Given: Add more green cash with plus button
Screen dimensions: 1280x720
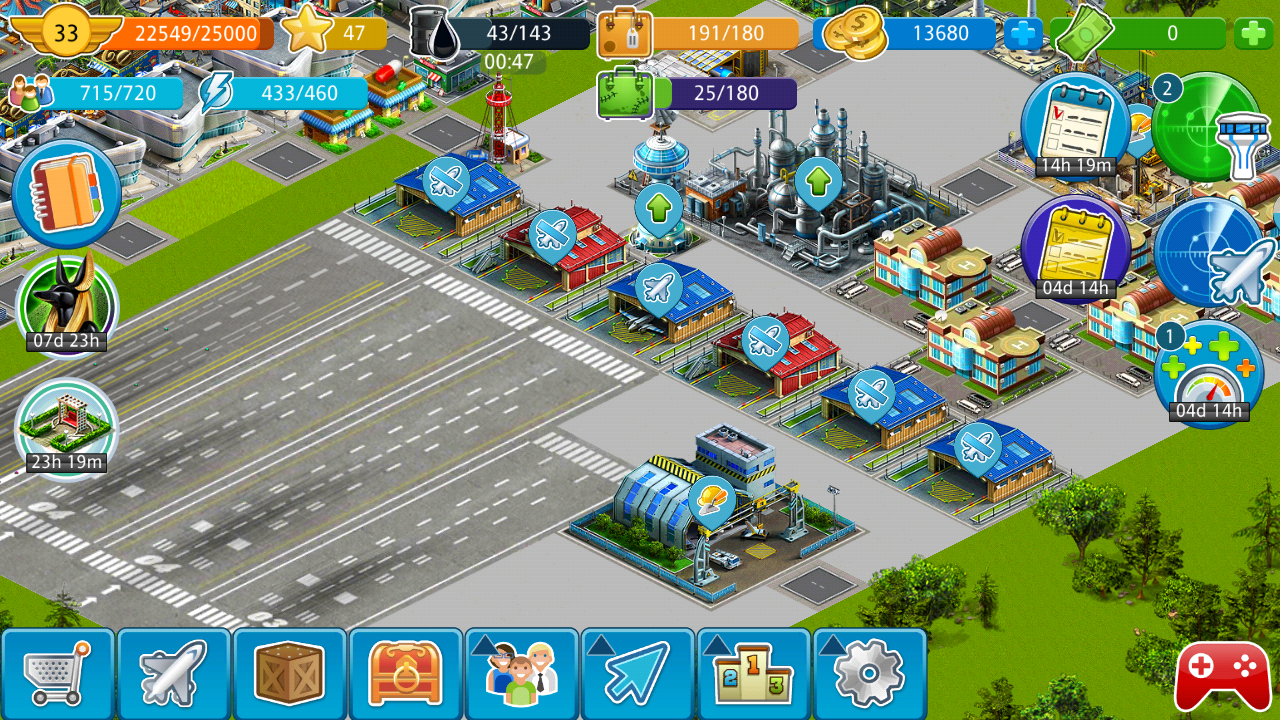Looking at the screenshot, I should click(1253, 34).
